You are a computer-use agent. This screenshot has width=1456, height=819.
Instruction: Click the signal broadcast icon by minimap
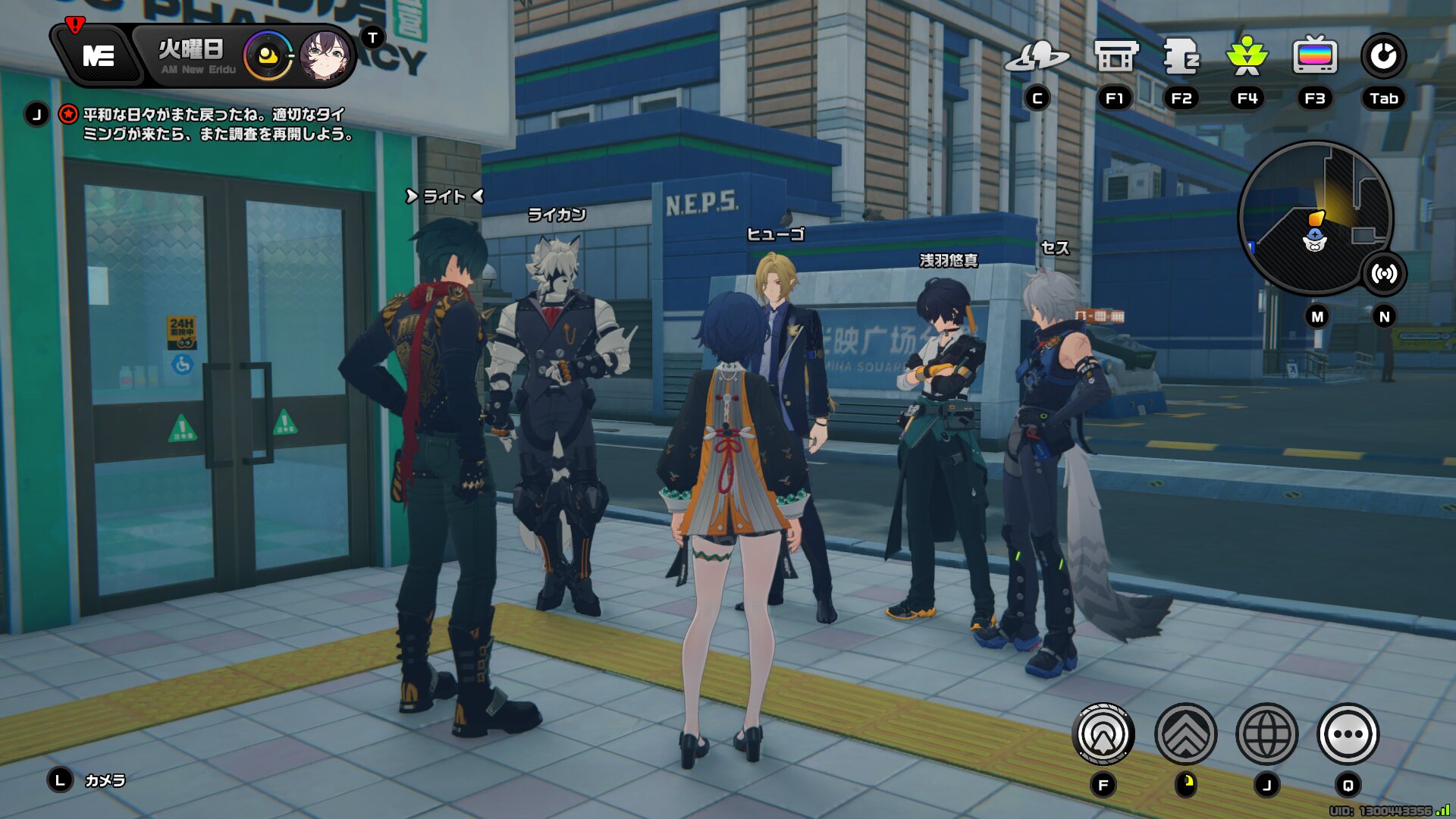click(x=1384, y=274)
